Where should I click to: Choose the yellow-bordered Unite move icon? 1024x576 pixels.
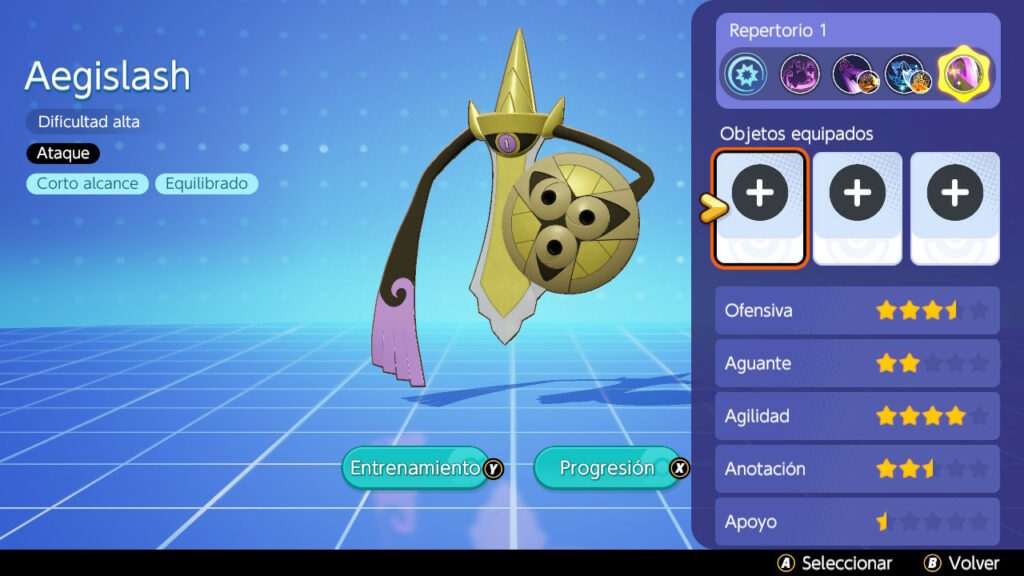(x=962, y=75)
